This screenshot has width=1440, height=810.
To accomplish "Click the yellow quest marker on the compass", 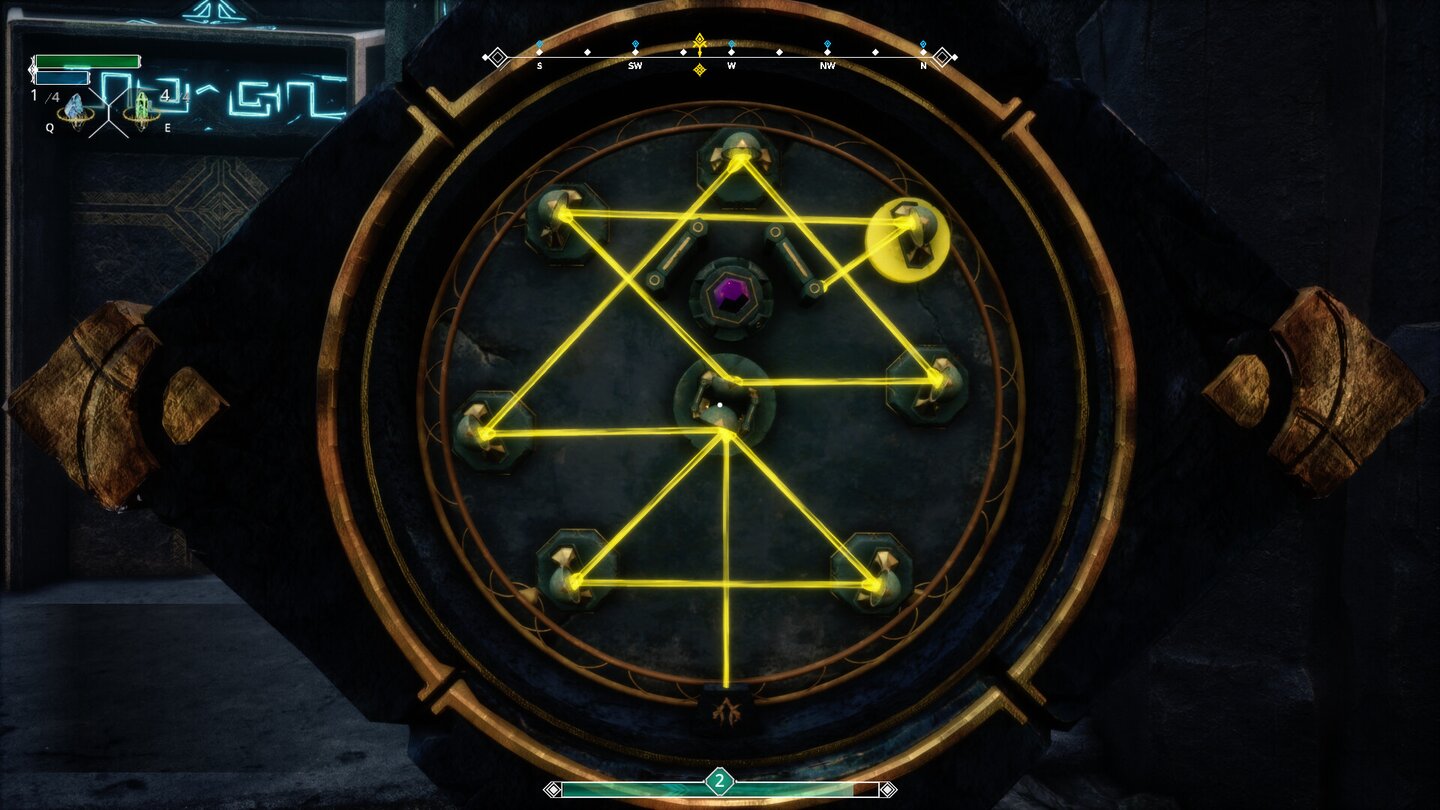I will [x=697, y=43].
